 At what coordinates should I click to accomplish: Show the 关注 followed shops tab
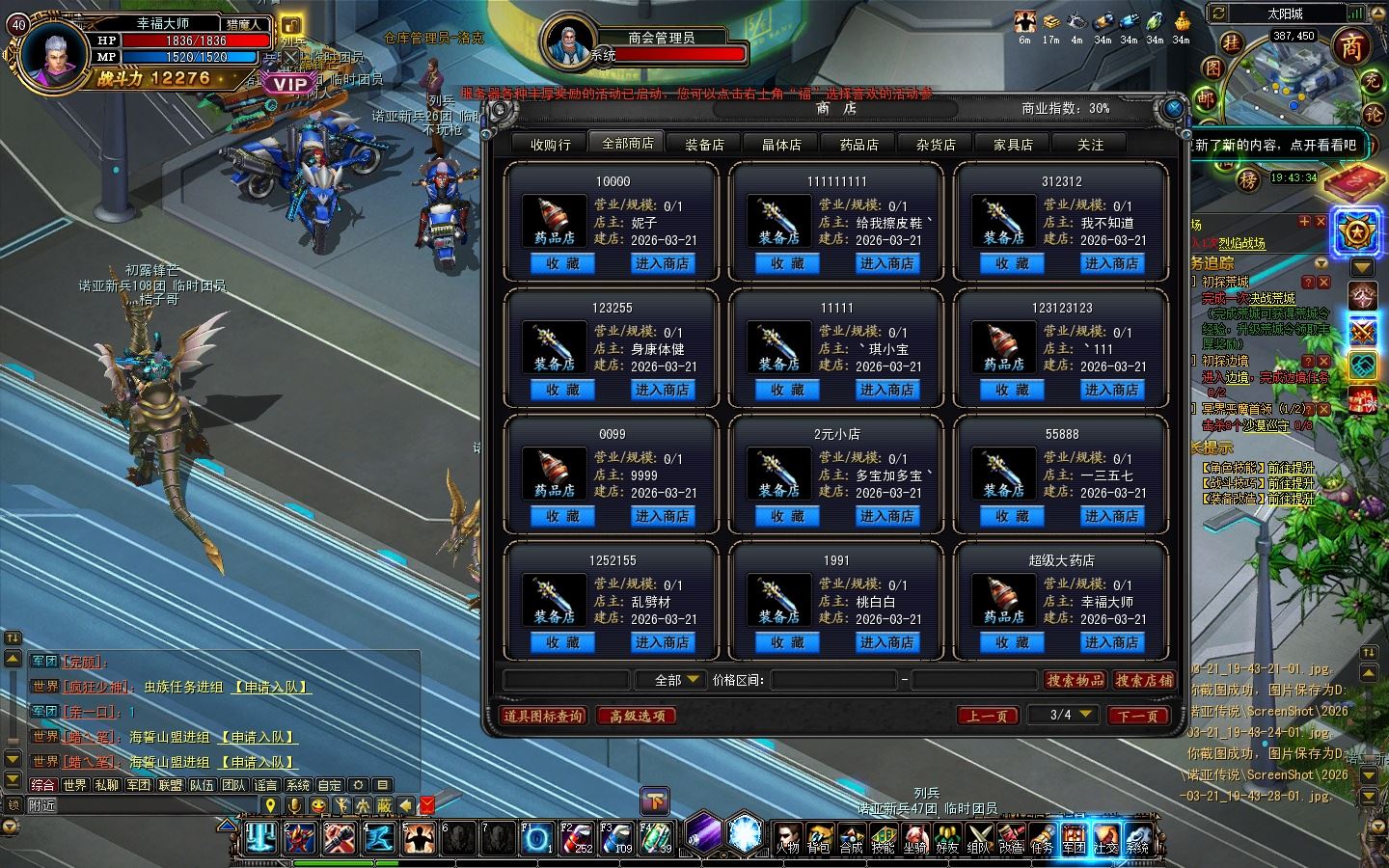coord(1090,145)
